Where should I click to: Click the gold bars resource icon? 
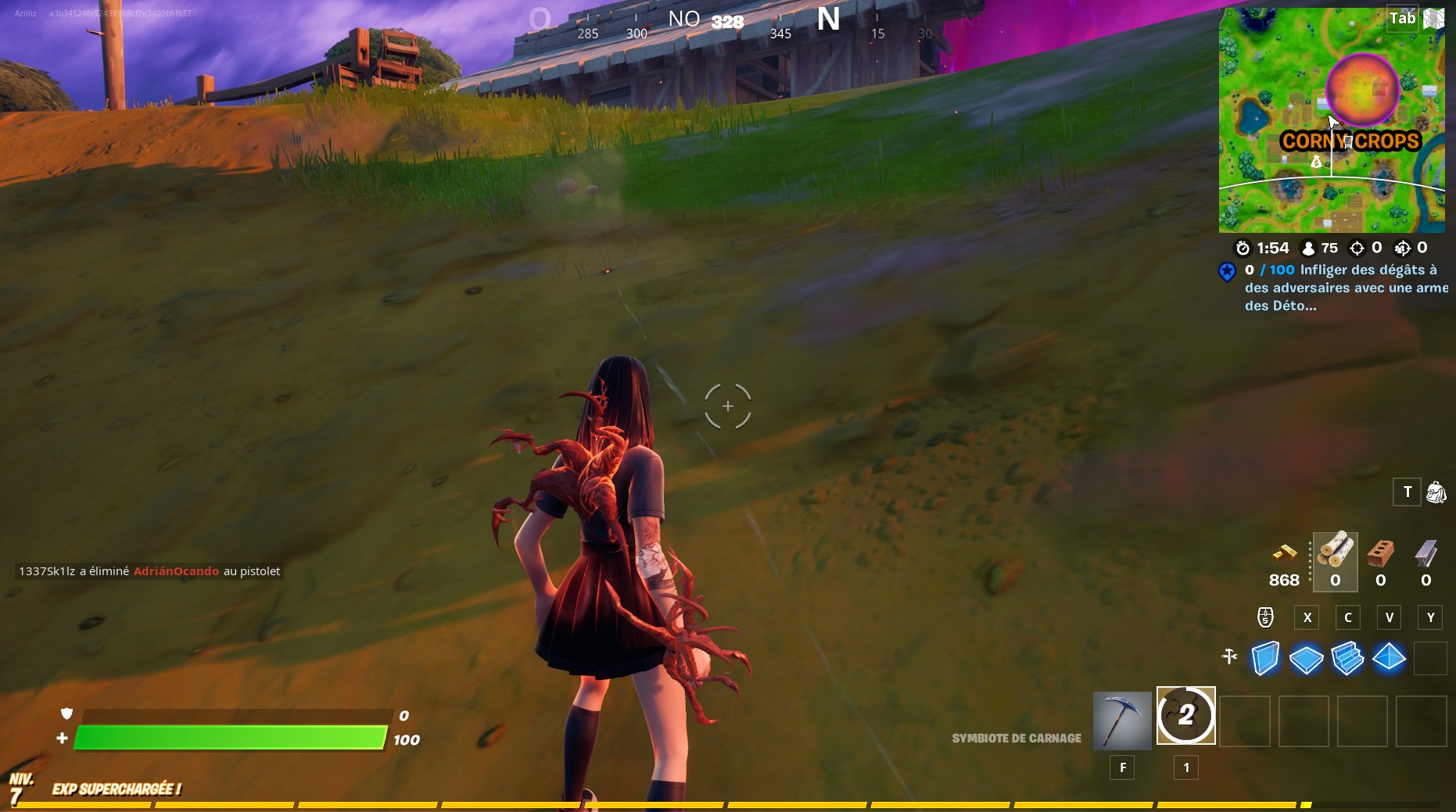coord(1282,558)
